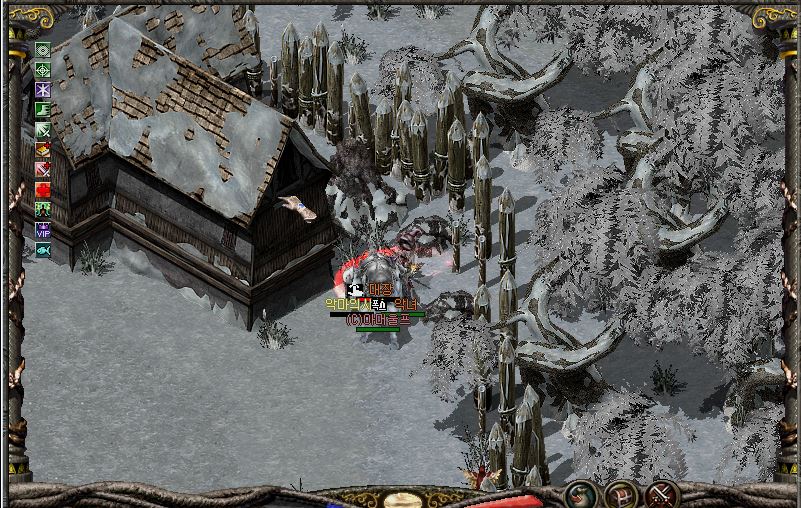The image size is (801, 508).
Task: Open the VIP icon
Action: pyautogui.click(x=43, y=230)
